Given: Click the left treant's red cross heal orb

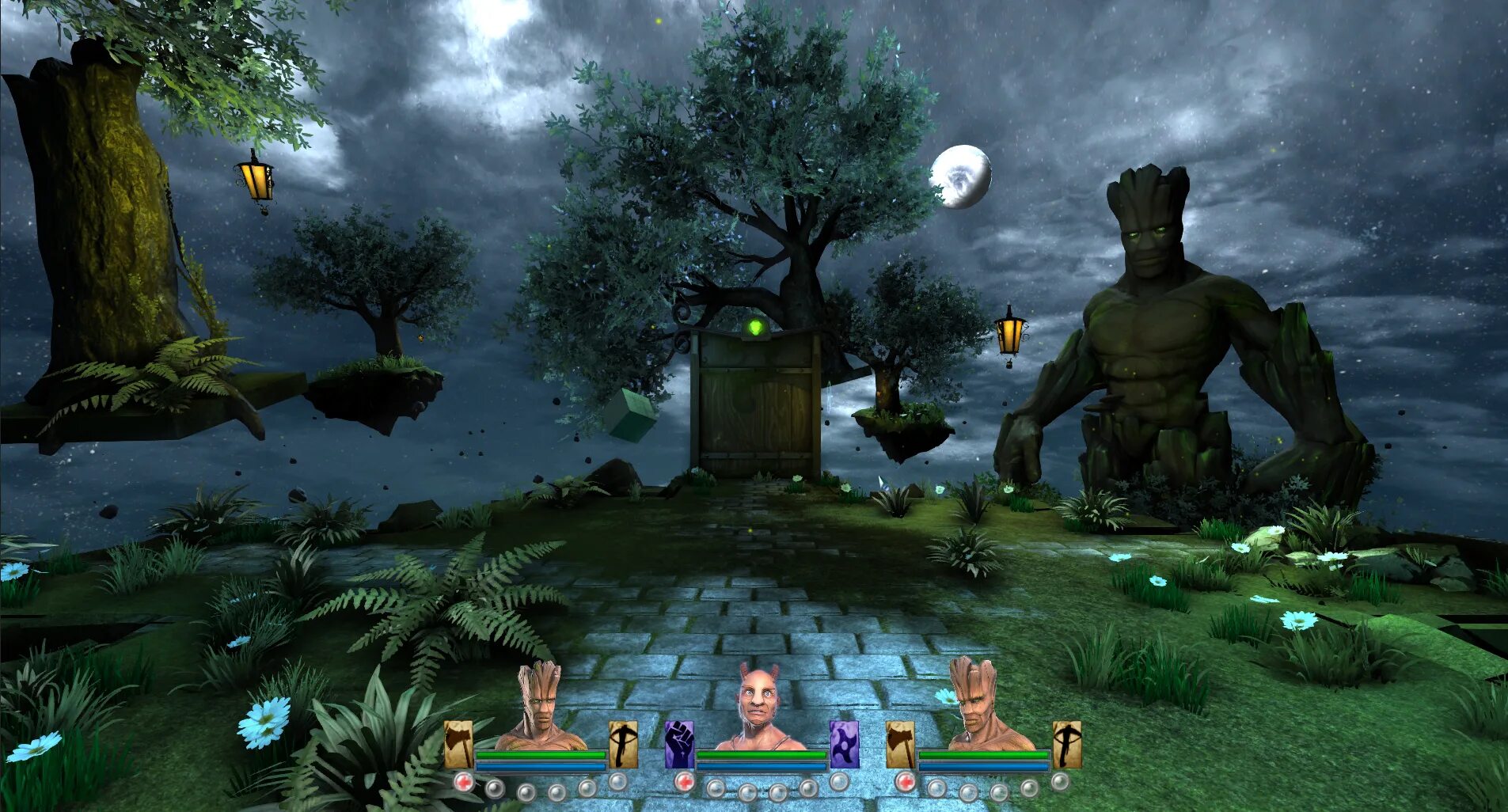Looking at the screenshot, I should (464, 783).
